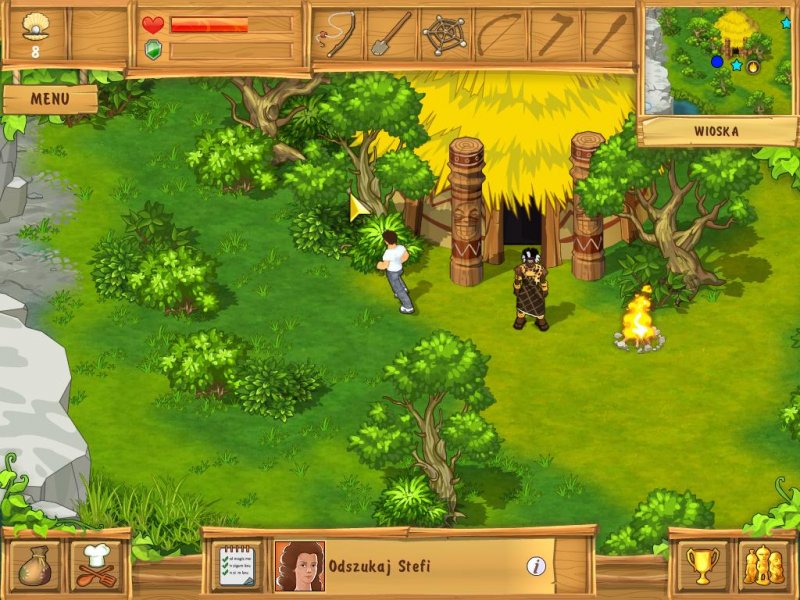This screenshot has height=600, width=800.
Task: Select the fishing rod tool slot
Action: click(x=338, y=34)
